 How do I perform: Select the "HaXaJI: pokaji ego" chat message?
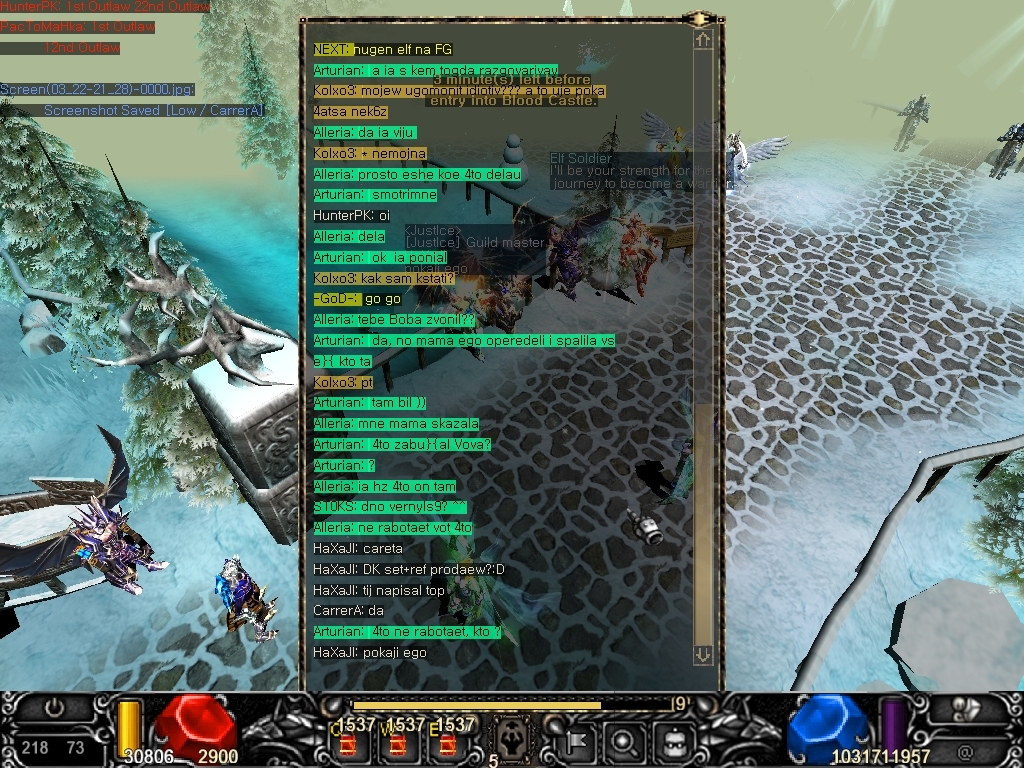[x=369, y=652]
